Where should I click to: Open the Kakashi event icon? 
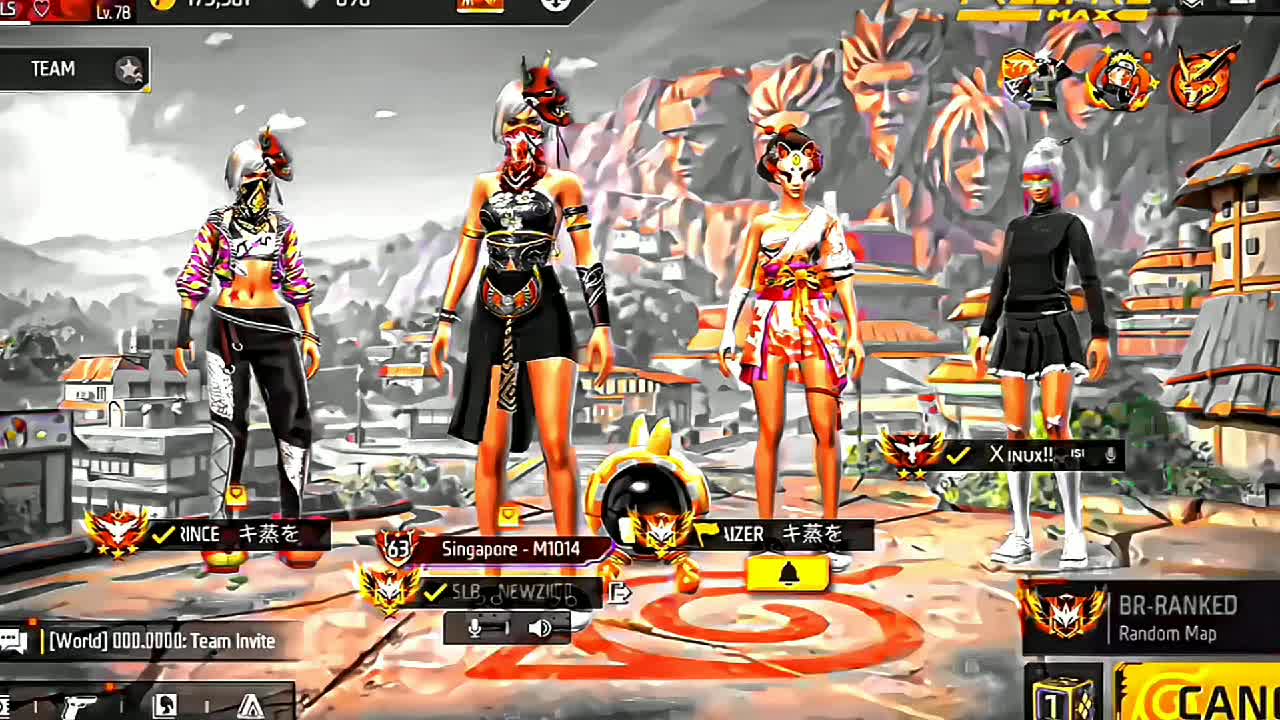point(1033,78)
